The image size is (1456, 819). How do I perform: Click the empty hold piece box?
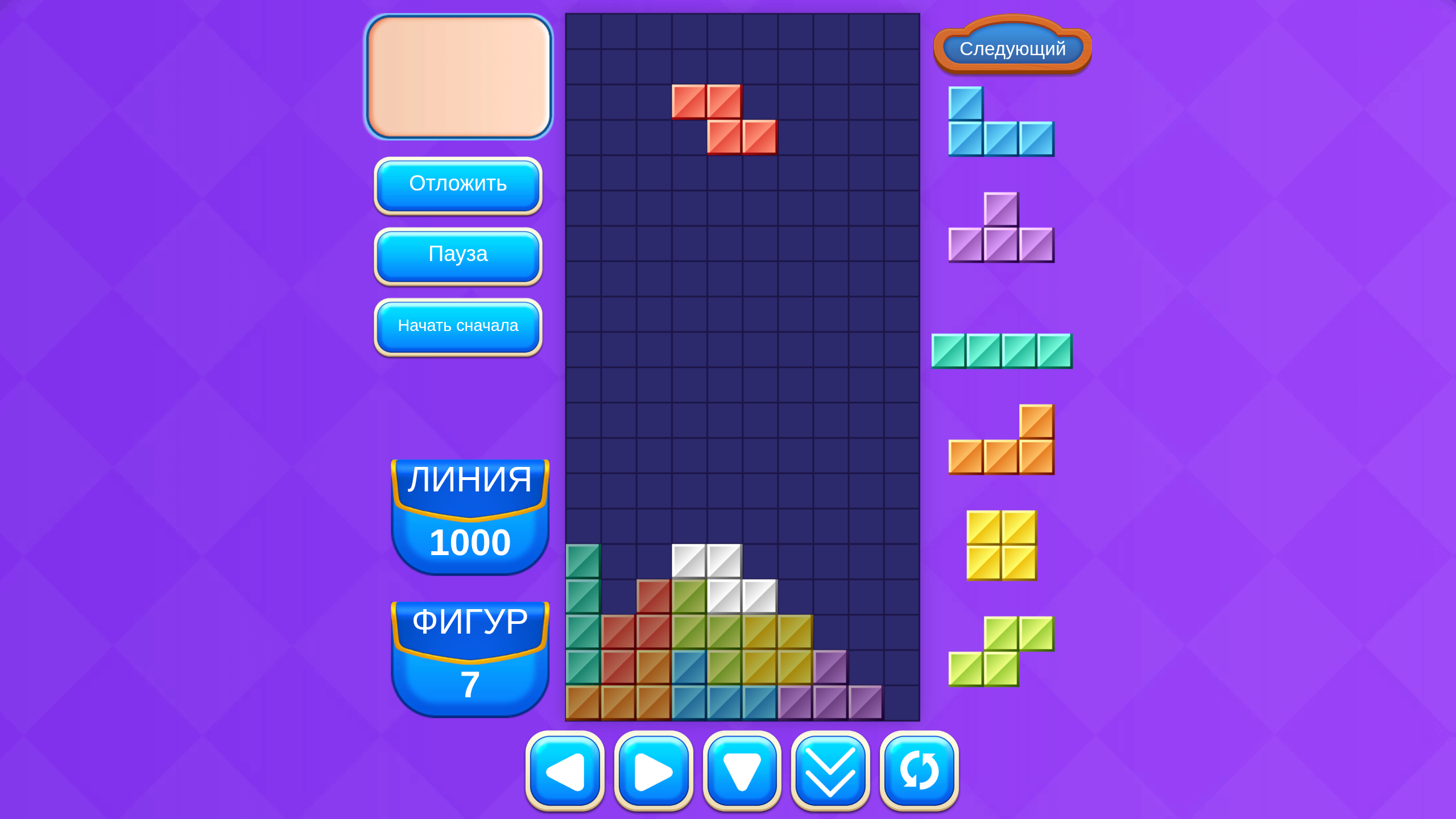pos(458,77)
